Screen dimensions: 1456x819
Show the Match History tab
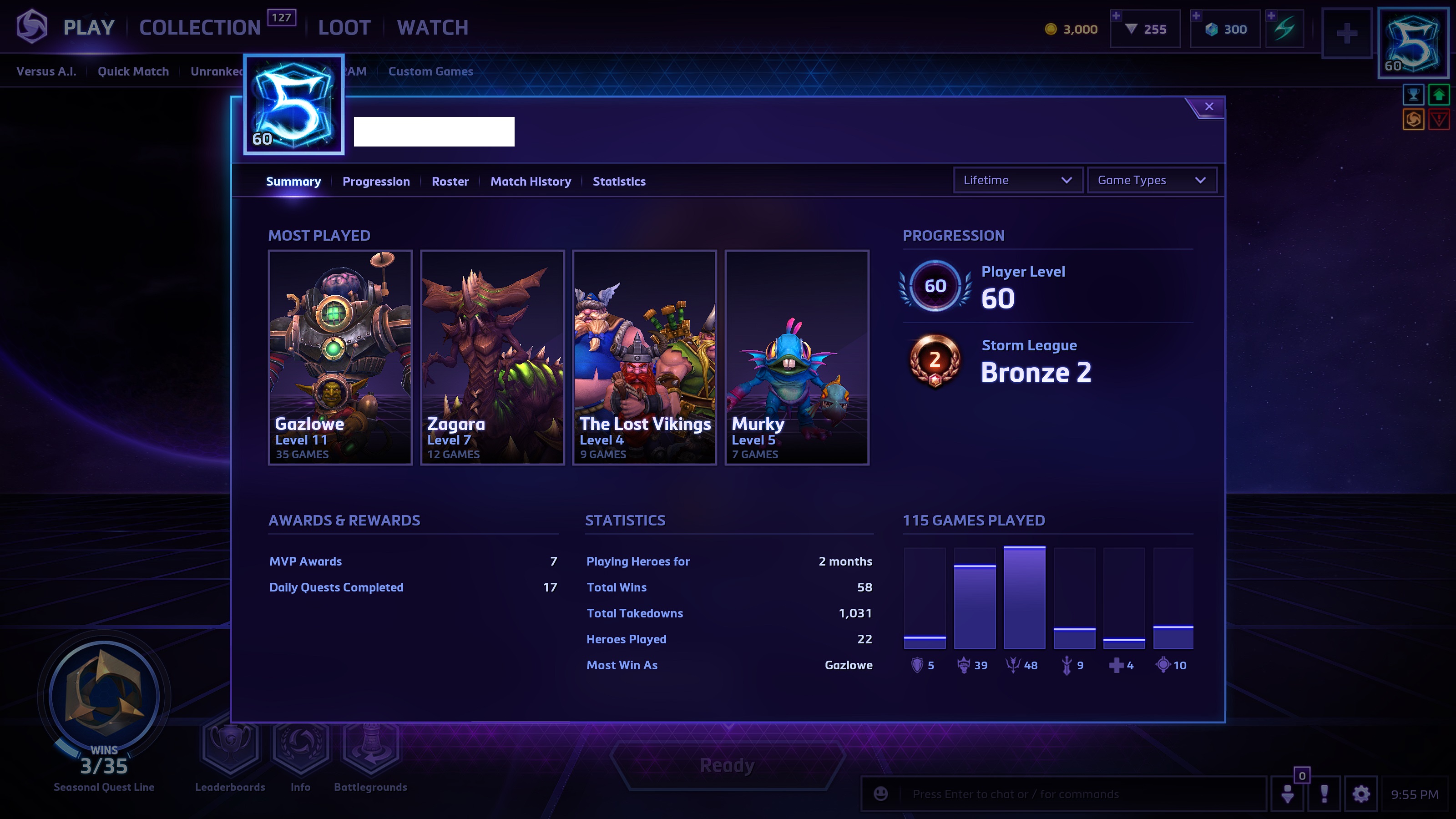click(530, 182)
